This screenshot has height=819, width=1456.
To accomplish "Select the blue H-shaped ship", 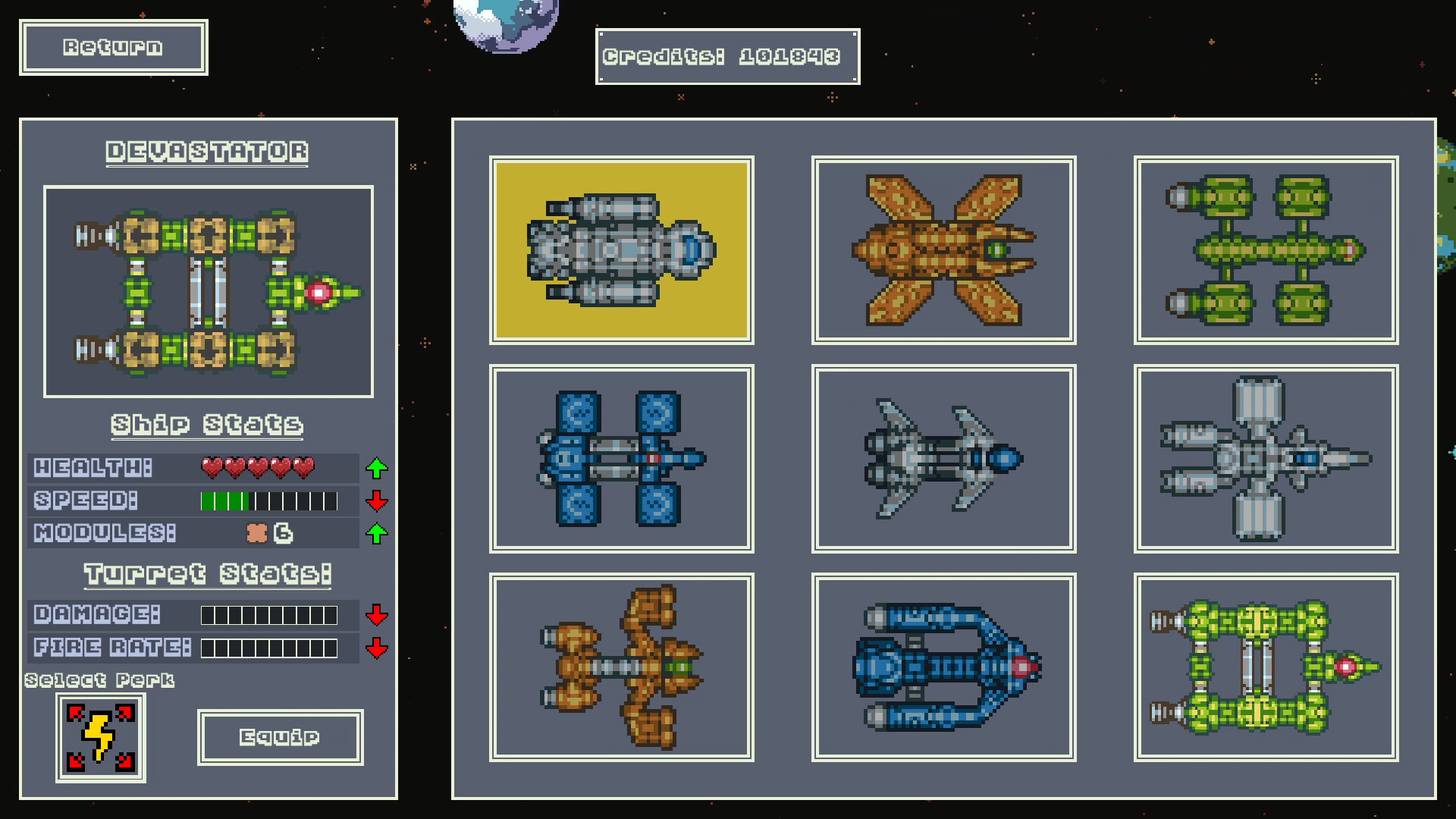I will coord(622,458).
